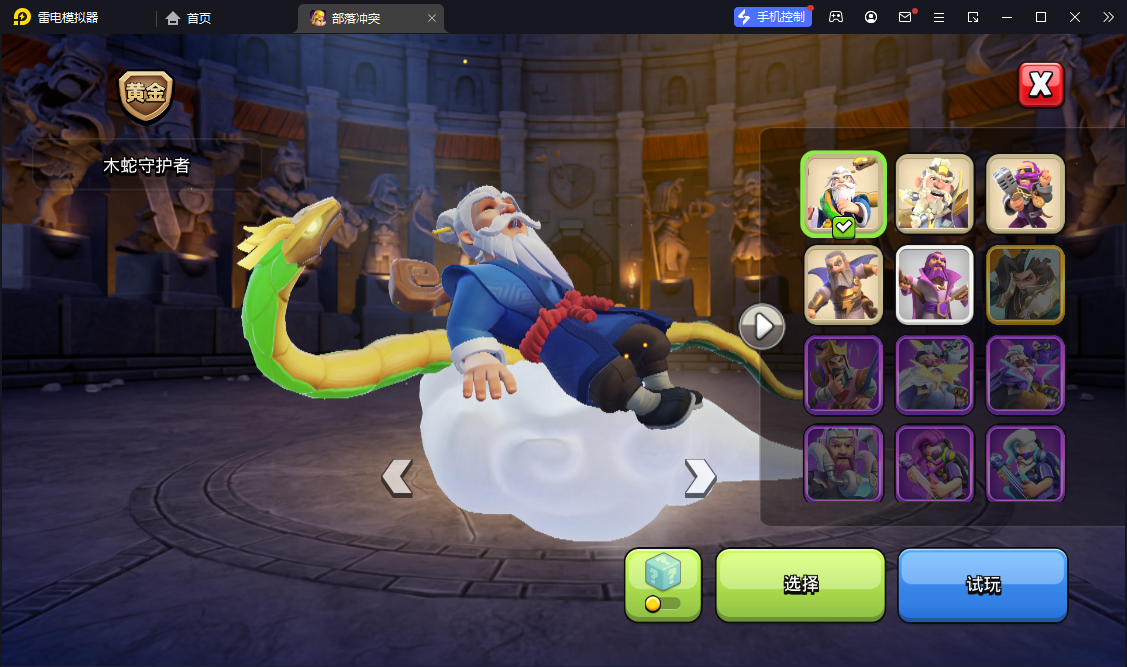Select the purple-caped gold-armored Warden skin
1127x667 pixels.
click(x=843, y=284)
